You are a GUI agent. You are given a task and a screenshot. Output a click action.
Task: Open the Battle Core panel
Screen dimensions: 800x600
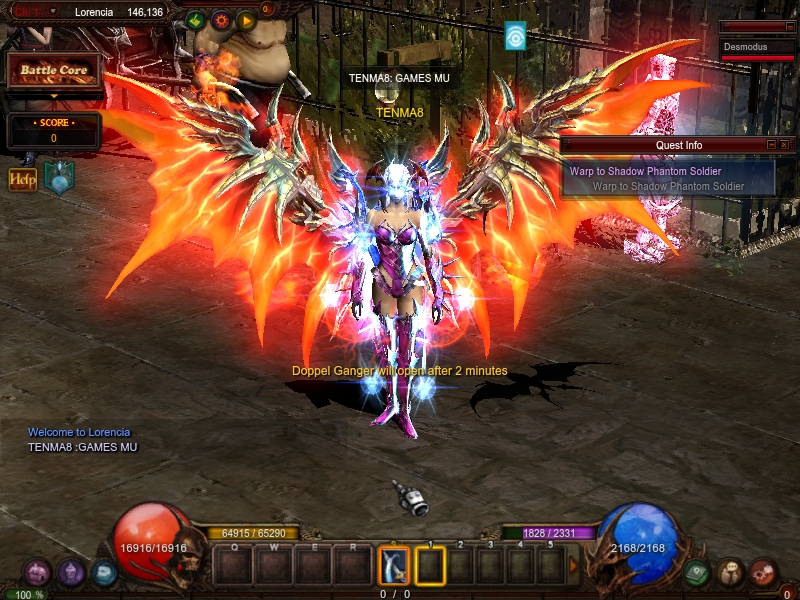tap(54, 71)
